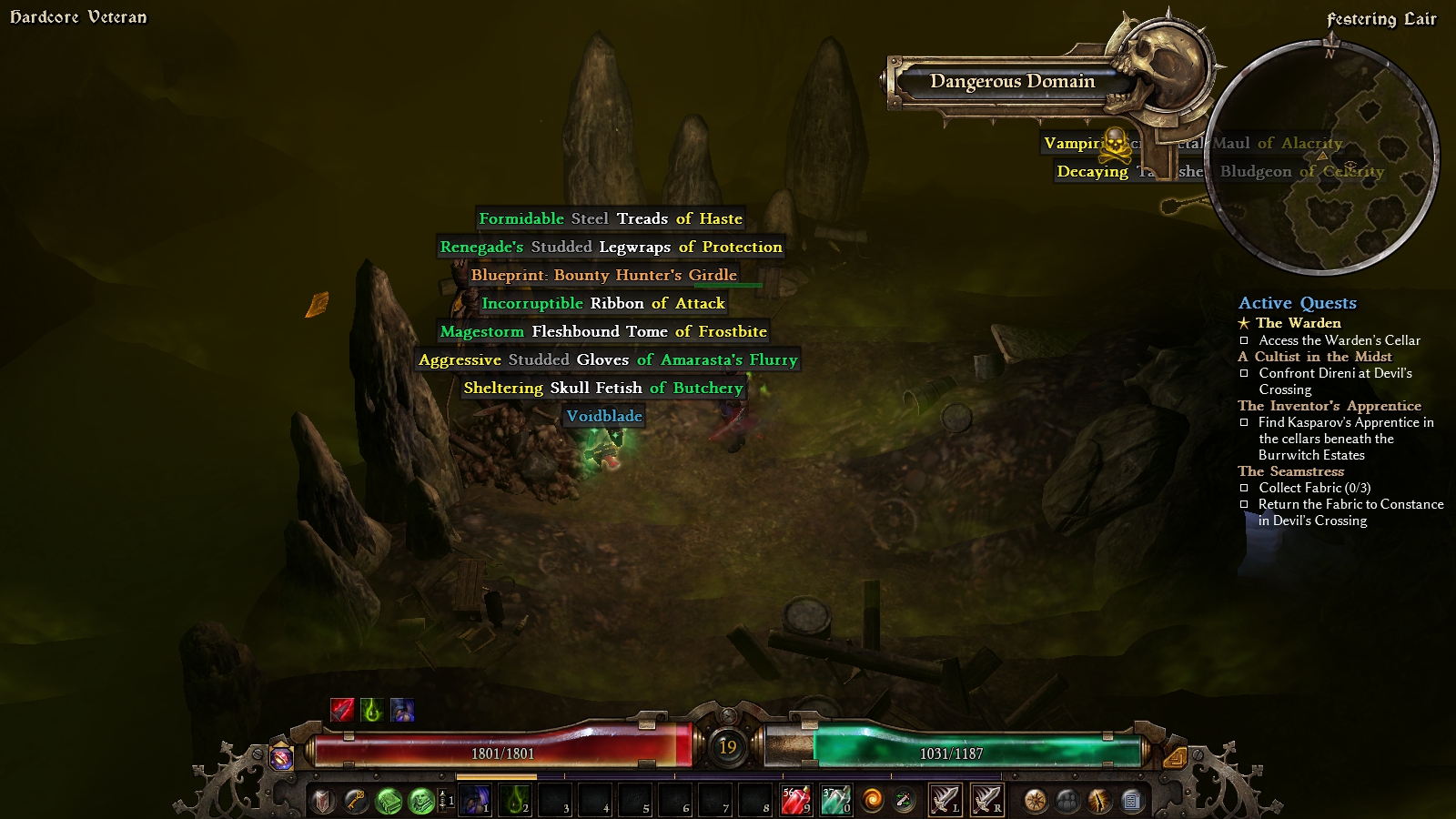
Task: Click the gold key inventory button
Action: [x=355, y=801]
